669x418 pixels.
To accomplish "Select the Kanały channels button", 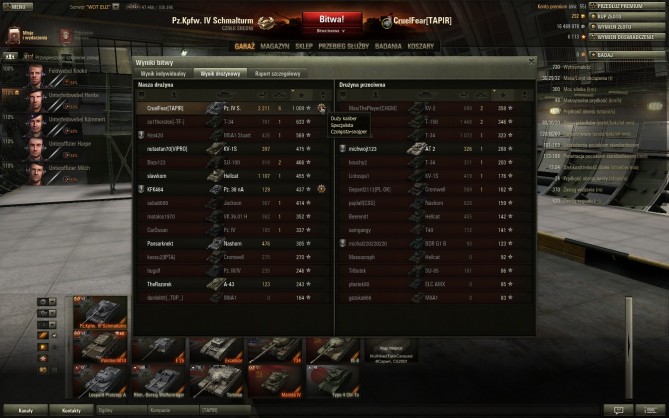I will tap(26, 410).
